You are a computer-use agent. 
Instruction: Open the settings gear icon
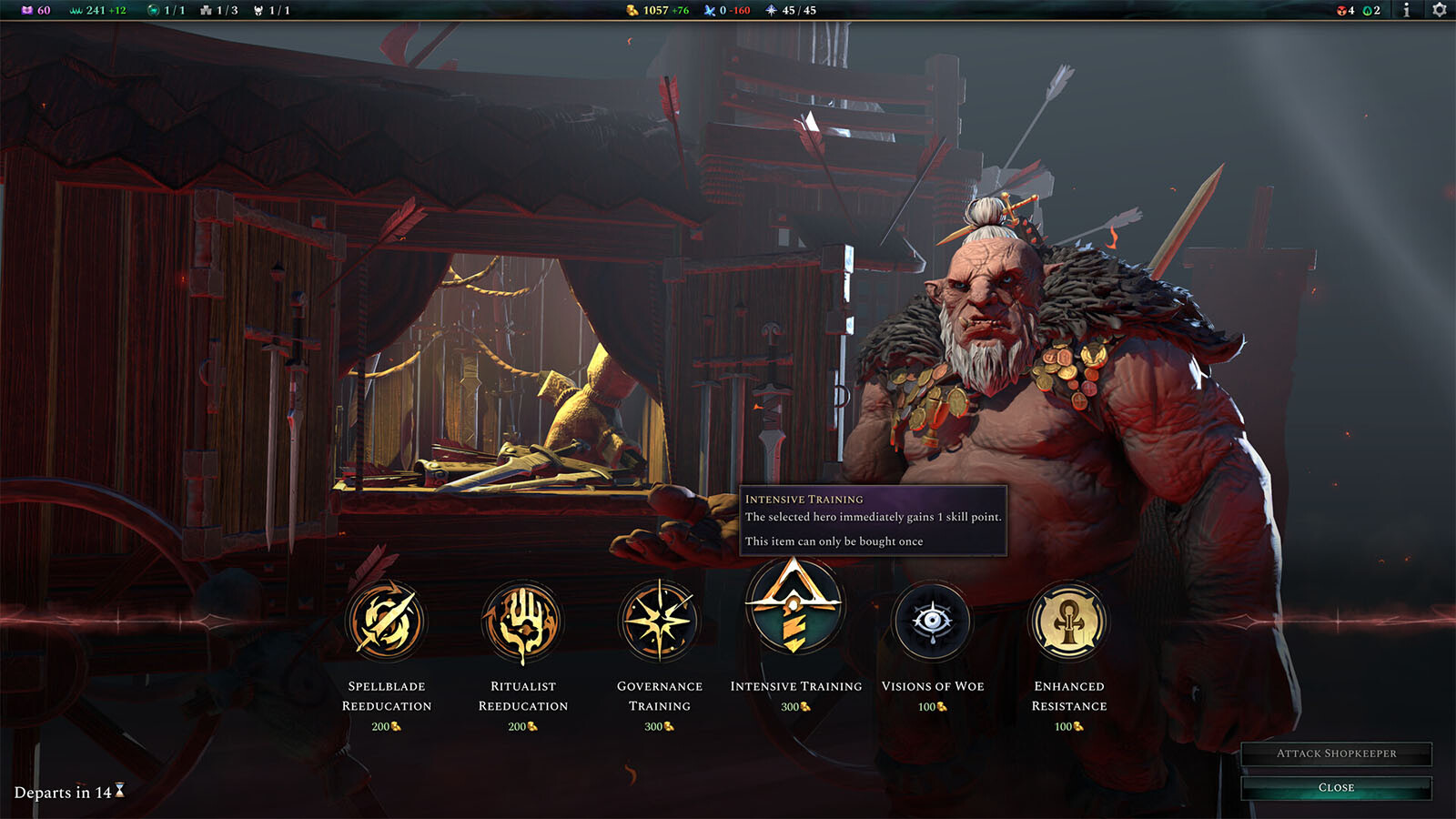1438,11
